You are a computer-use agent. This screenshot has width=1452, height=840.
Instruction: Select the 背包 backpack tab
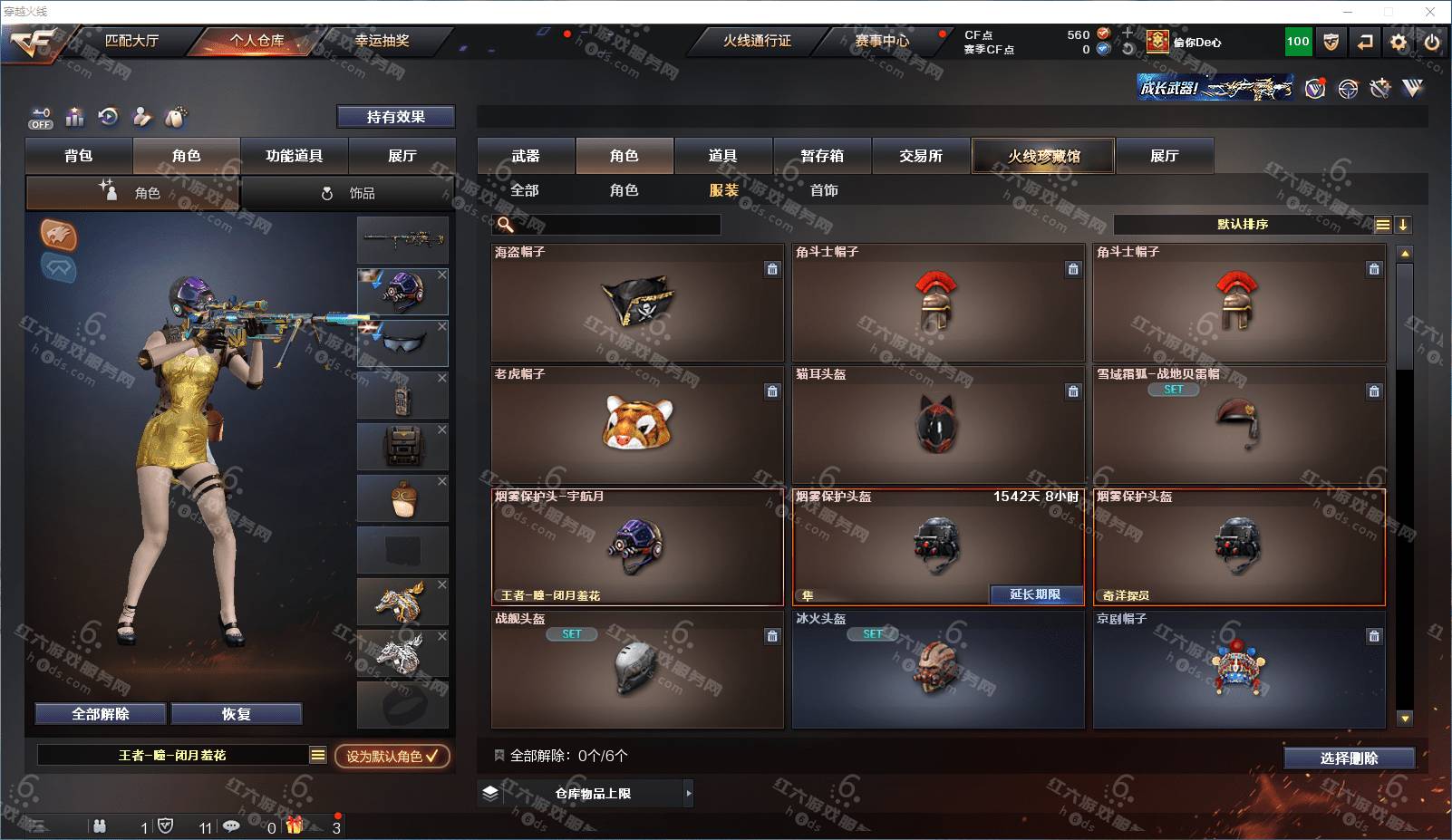[x=79, y=156]
